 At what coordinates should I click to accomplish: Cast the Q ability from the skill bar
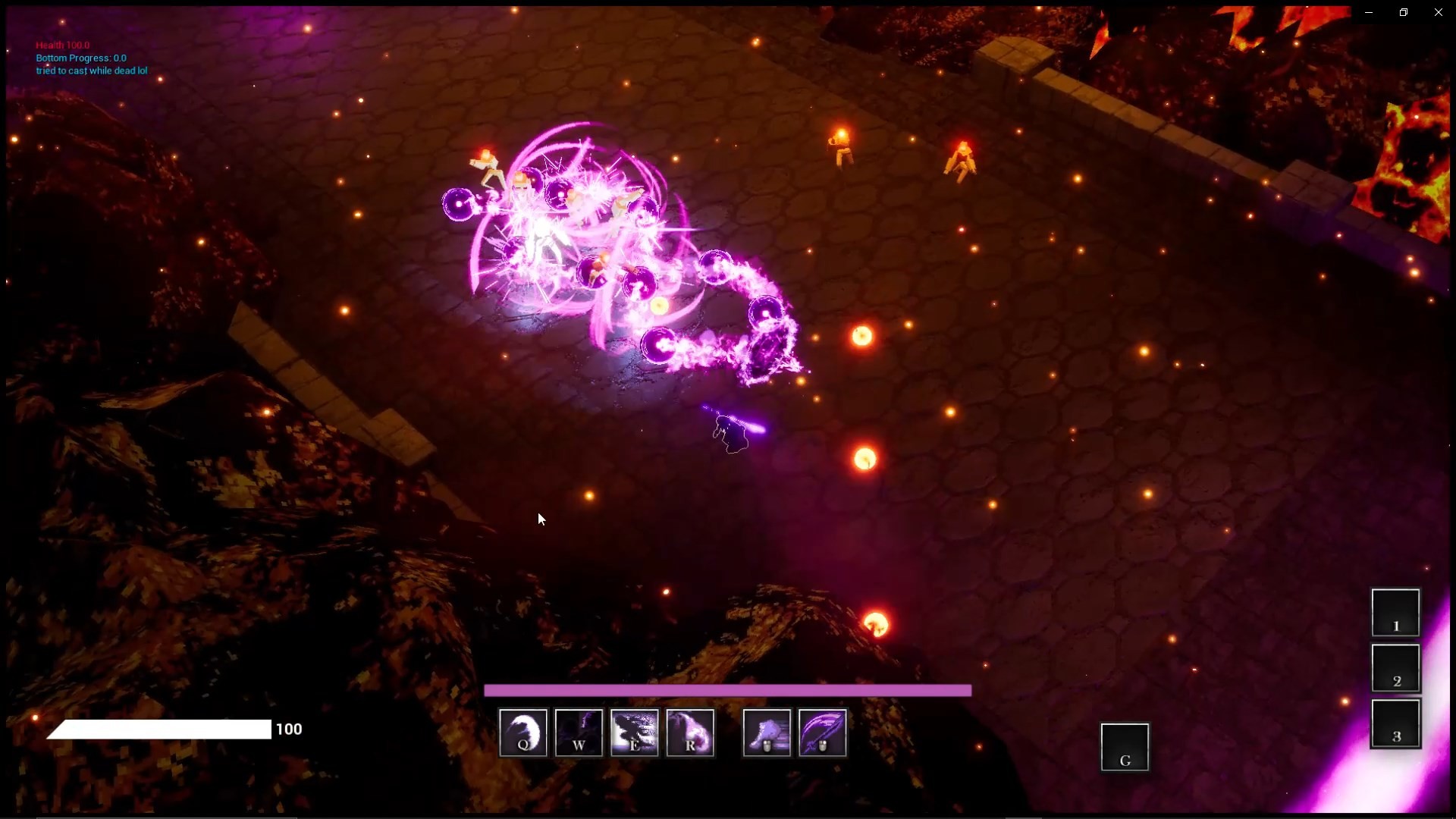(x=522, y=733)
